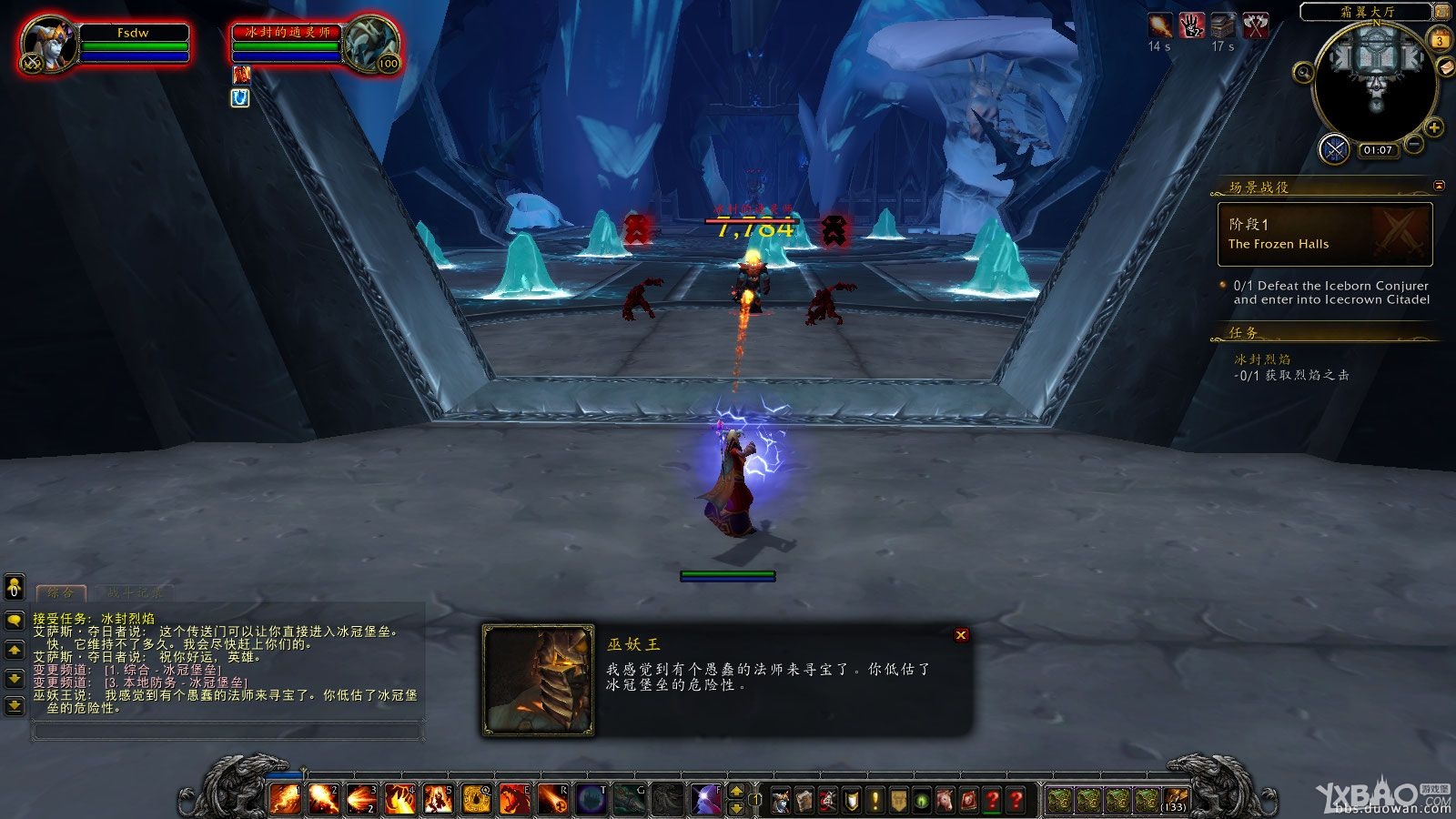Screen dimensions: 1456x819
Task: Open the calendar showing day 3 beside minimap
Action: pos(1440,39)
